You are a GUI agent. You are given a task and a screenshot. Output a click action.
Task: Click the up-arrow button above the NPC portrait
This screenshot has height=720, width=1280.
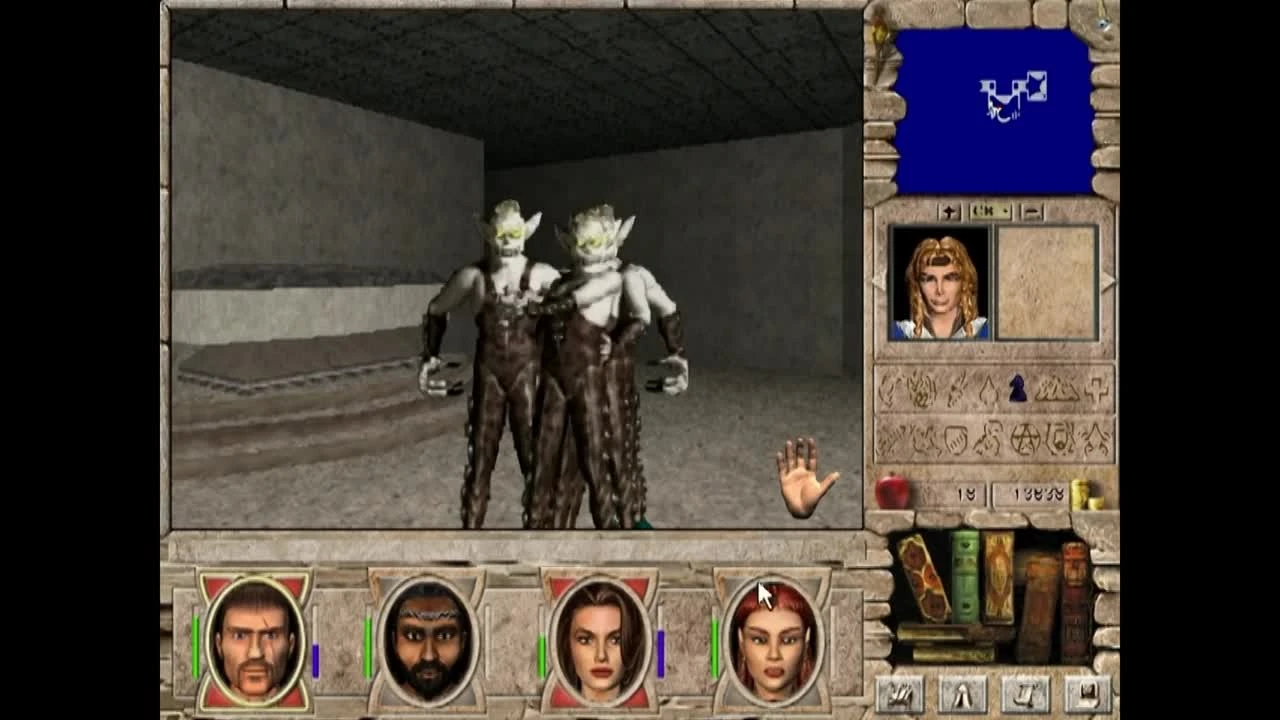click(949, 210)
